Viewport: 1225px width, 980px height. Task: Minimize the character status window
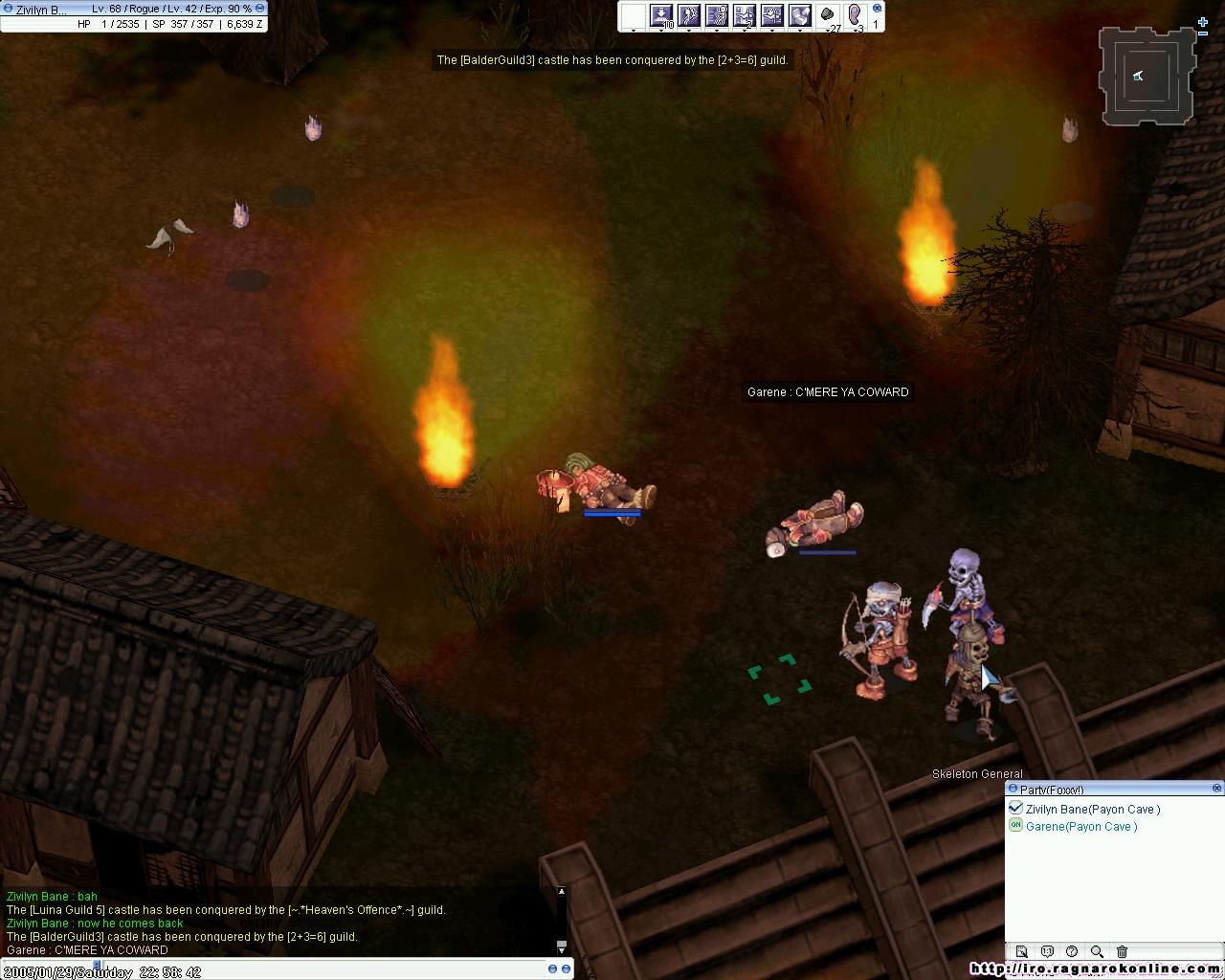pyautogui.click(x=259, y=9)
